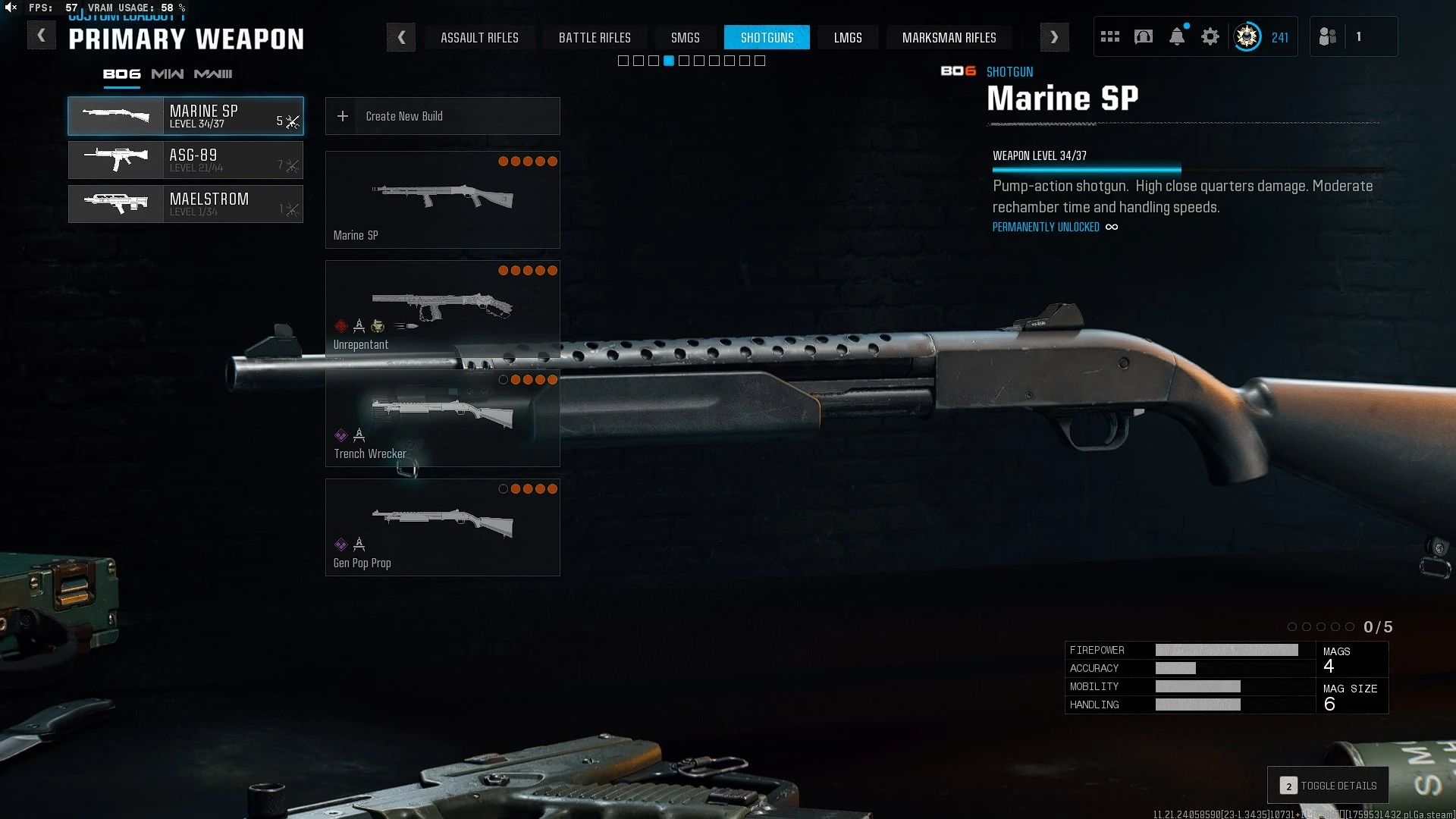Show previous weapon categories with left arrow

click(x=401, y=37)
